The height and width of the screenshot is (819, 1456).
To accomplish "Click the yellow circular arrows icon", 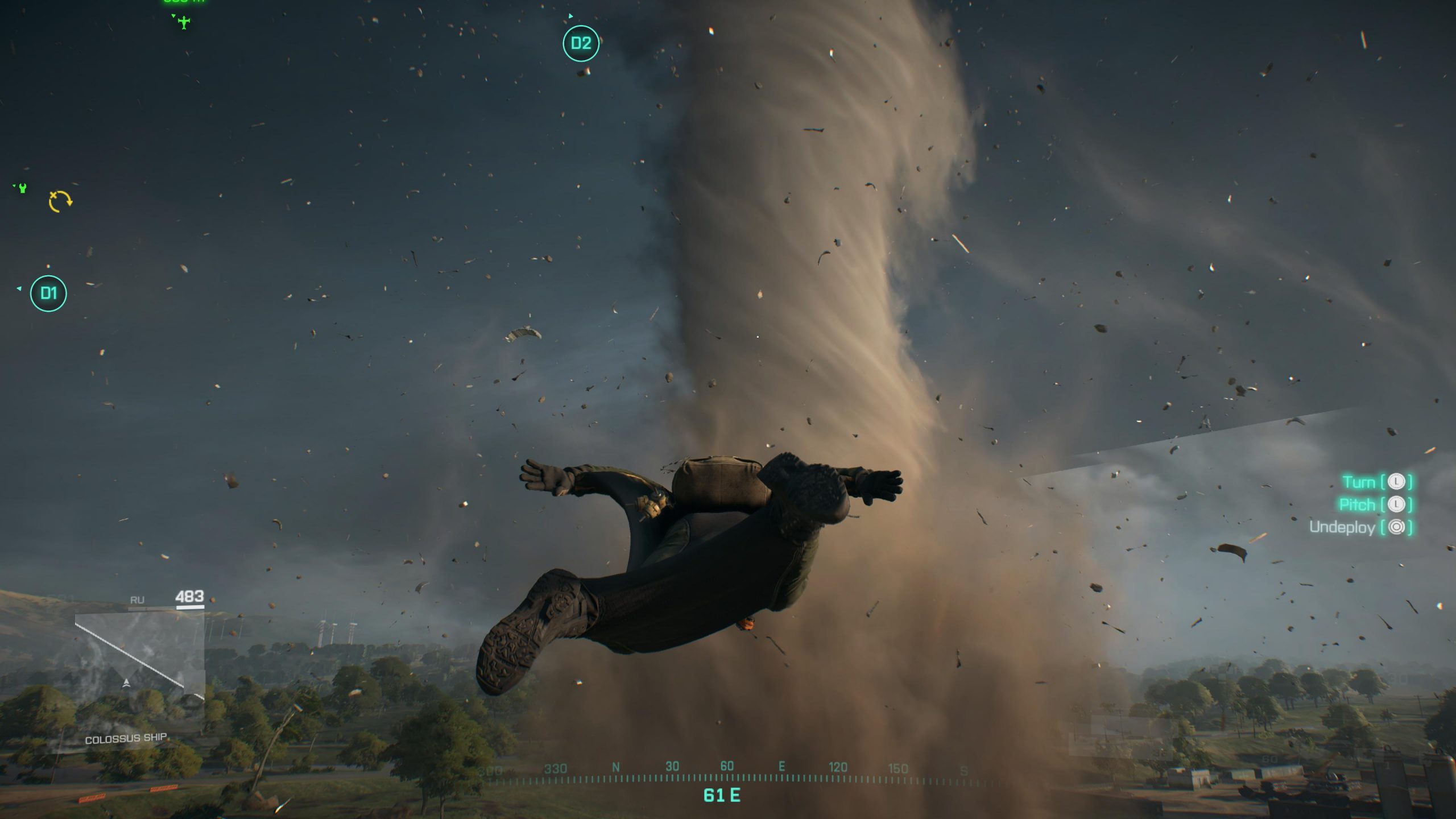I will click(60, 201).
